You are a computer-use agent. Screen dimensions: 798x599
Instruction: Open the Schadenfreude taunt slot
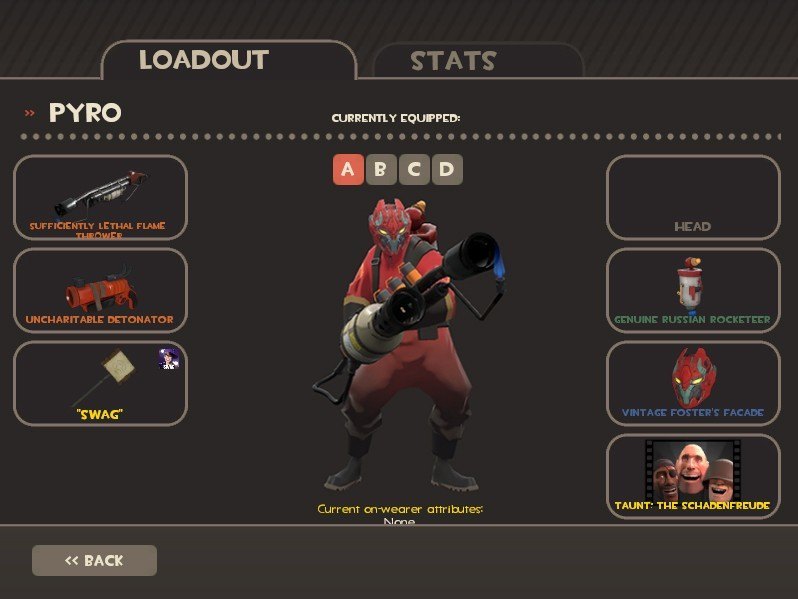coord(693,476)
